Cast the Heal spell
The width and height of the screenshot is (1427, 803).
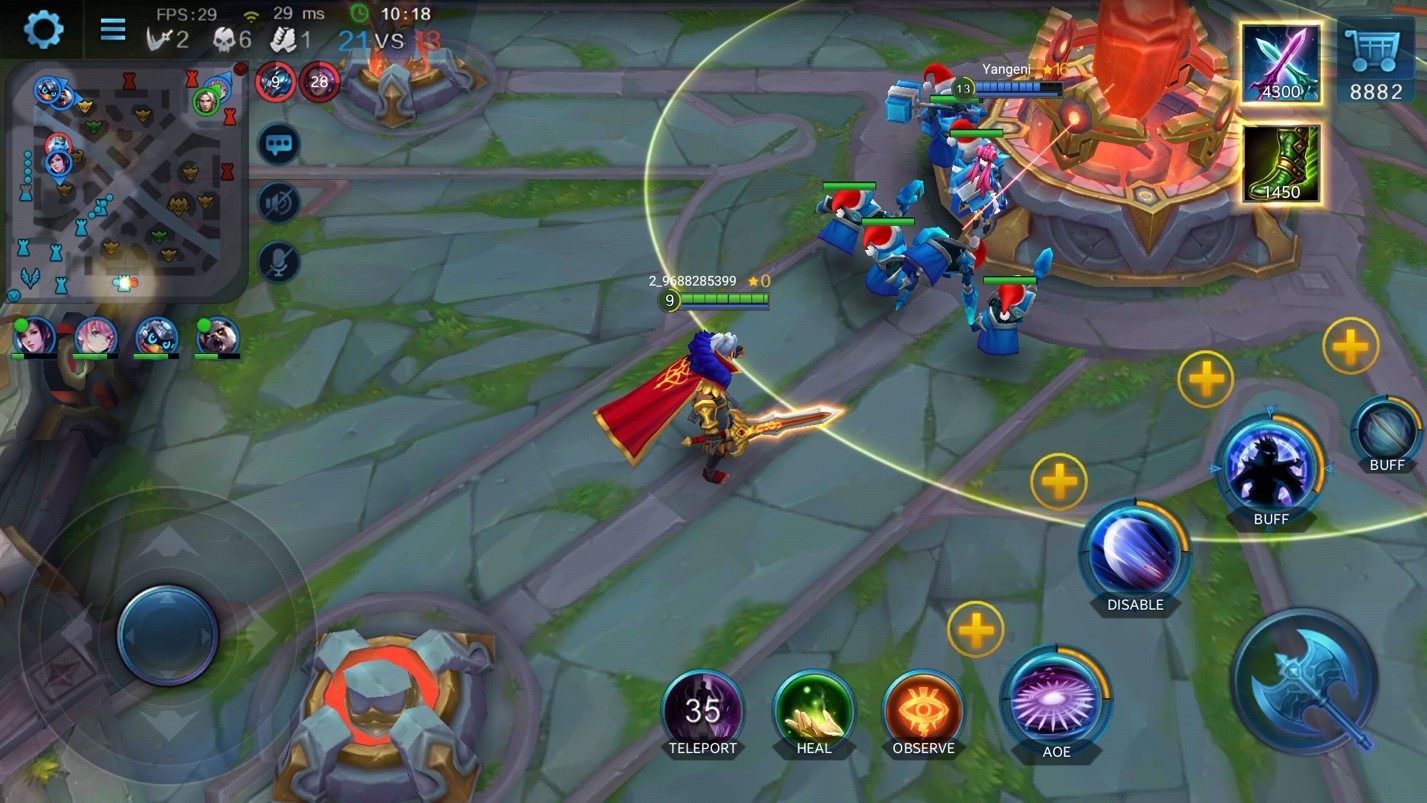(x=814, y=711)
